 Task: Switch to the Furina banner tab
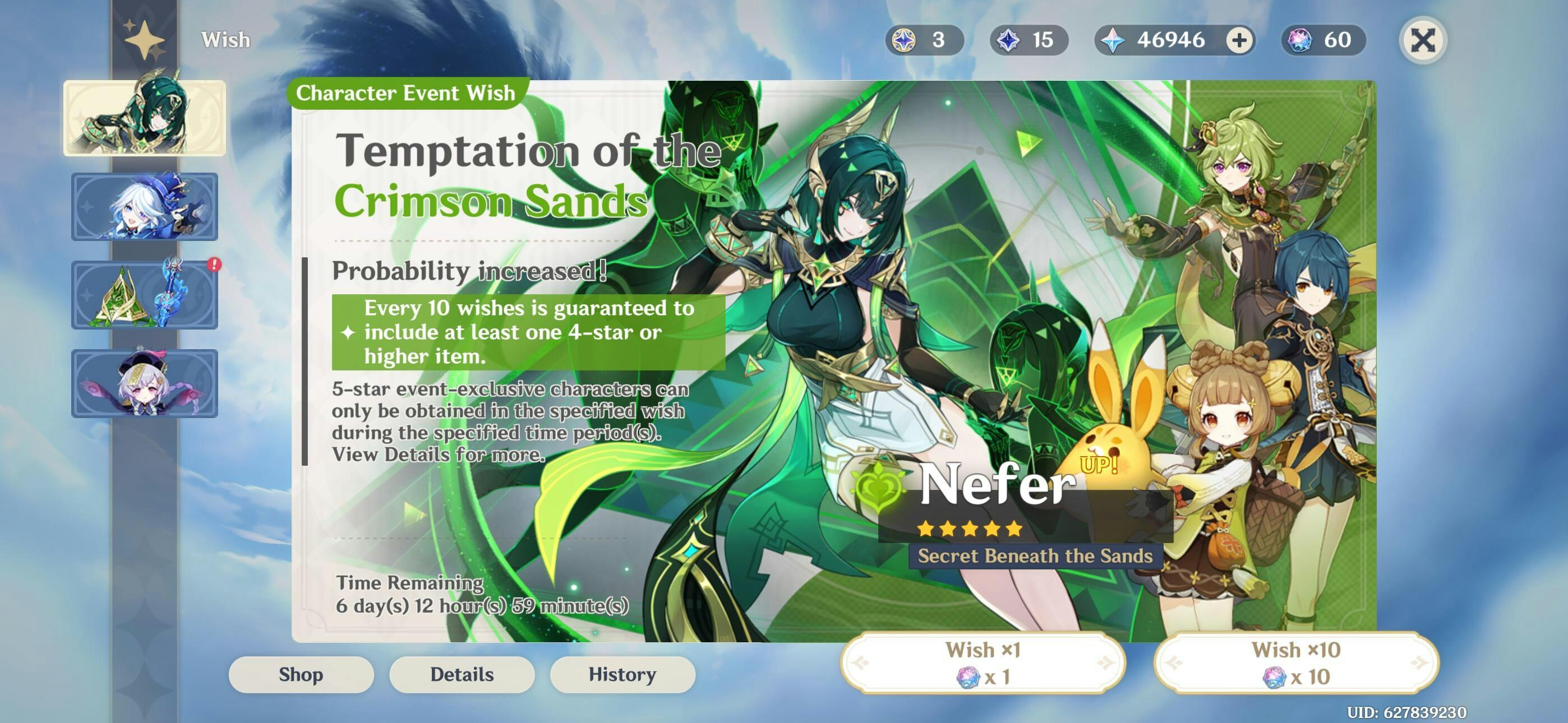pos(145,207)
